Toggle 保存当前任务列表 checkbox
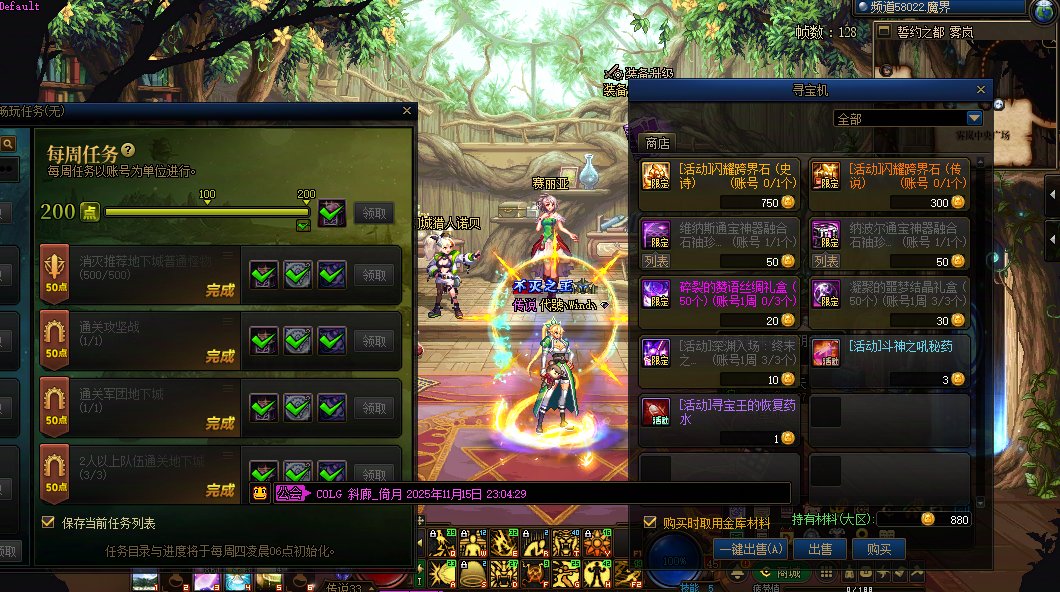Image resolution: width=1060 pixels, height=592 pixels. click(x=48, y=523)
